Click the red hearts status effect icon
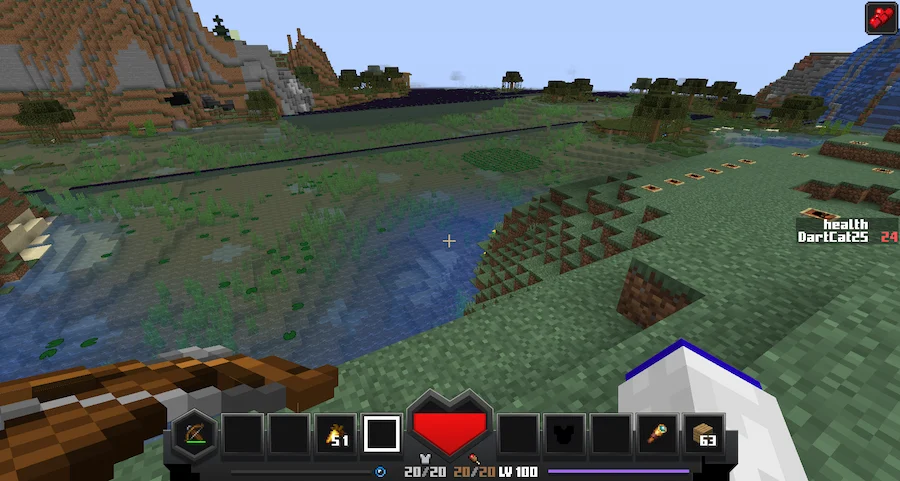This screenshot has width=900, height=481. (x=879, y=18)
